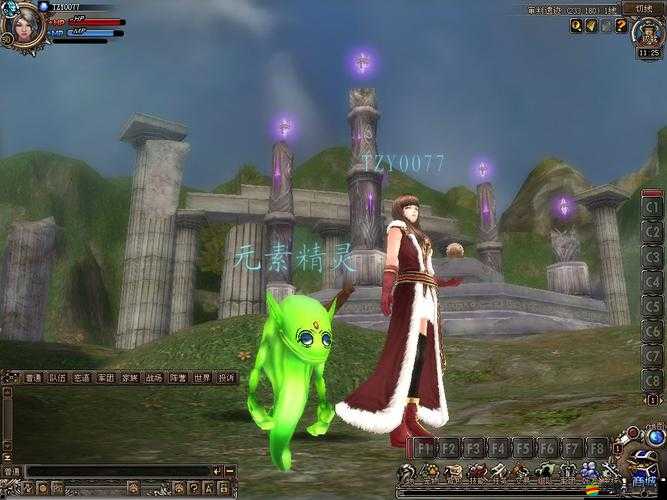This screenshot has height=500, width=667.
Task: Select the F1 hotkey slot
Action: [425, 447]
